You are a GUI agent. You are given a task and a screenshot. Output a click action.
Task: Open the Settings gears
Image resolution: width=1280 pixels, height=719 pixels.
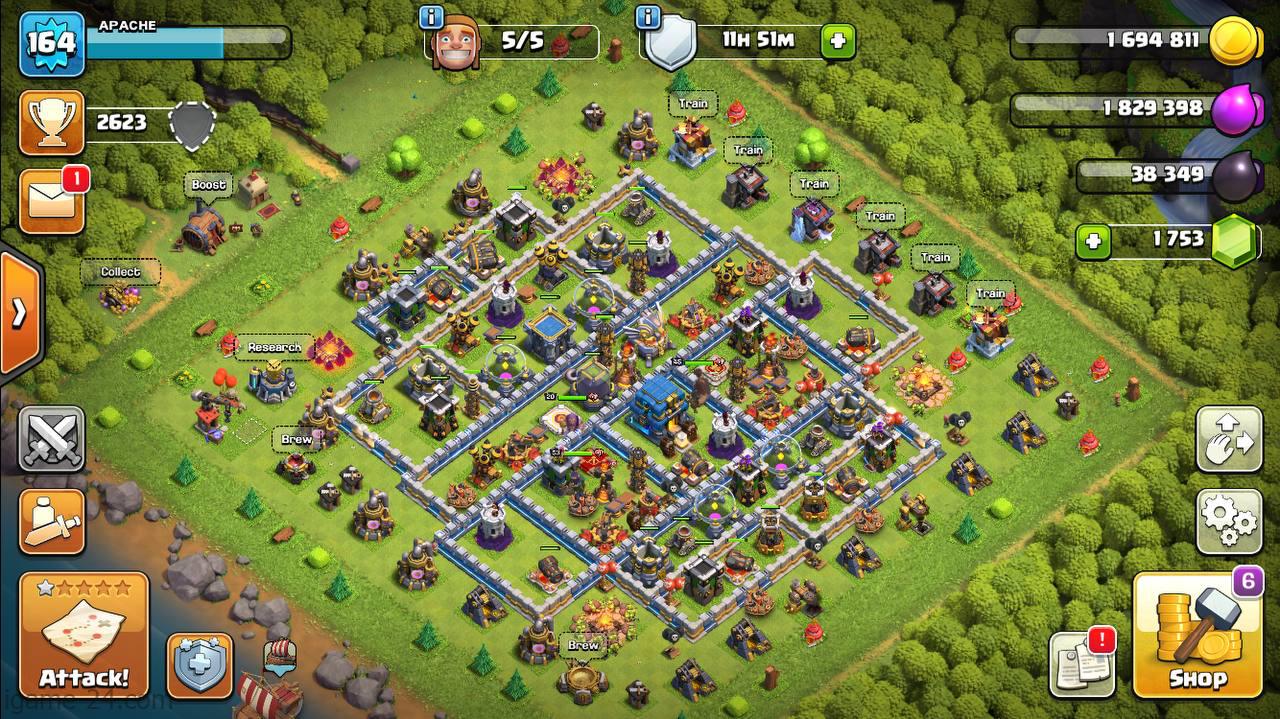1229,521
